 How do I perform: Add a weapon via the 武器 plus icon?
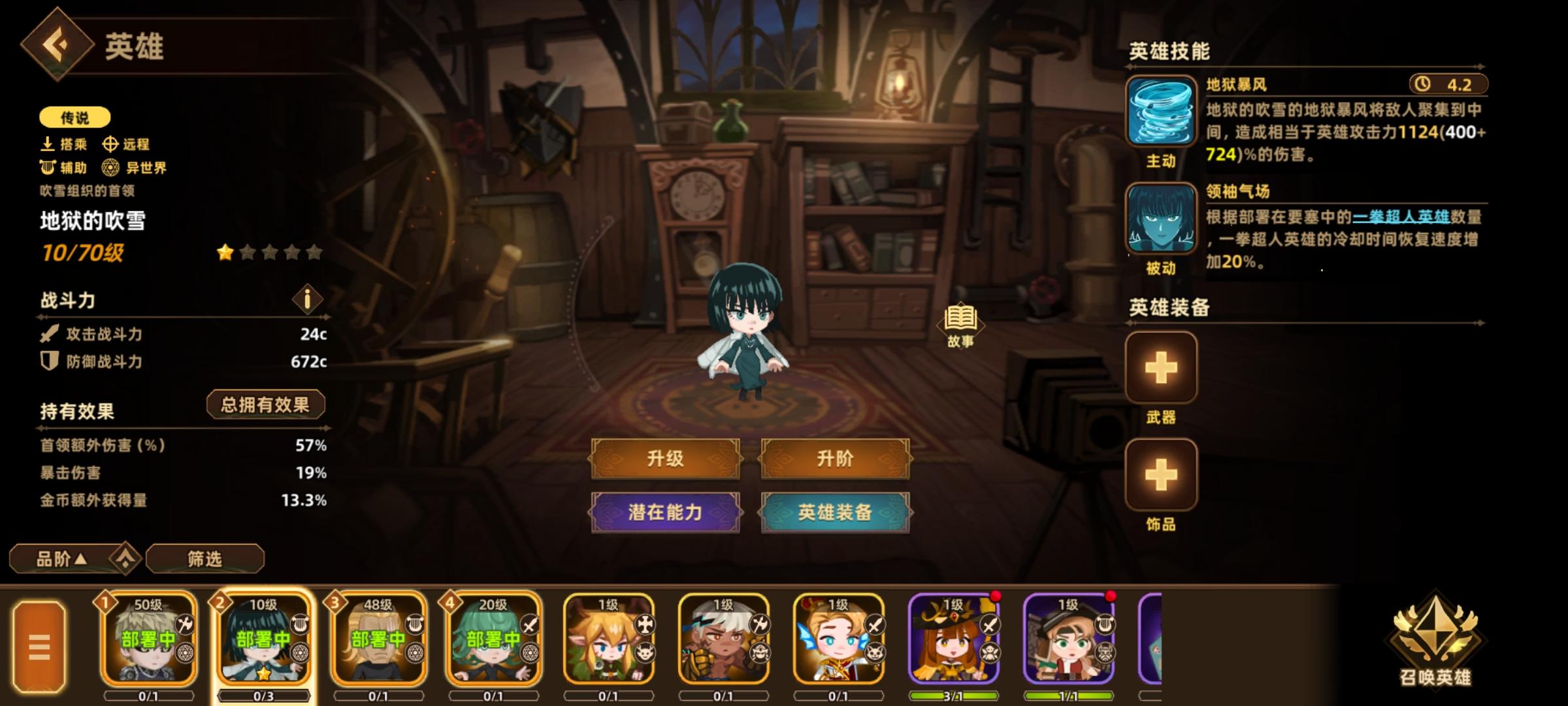pos(1162,367)
